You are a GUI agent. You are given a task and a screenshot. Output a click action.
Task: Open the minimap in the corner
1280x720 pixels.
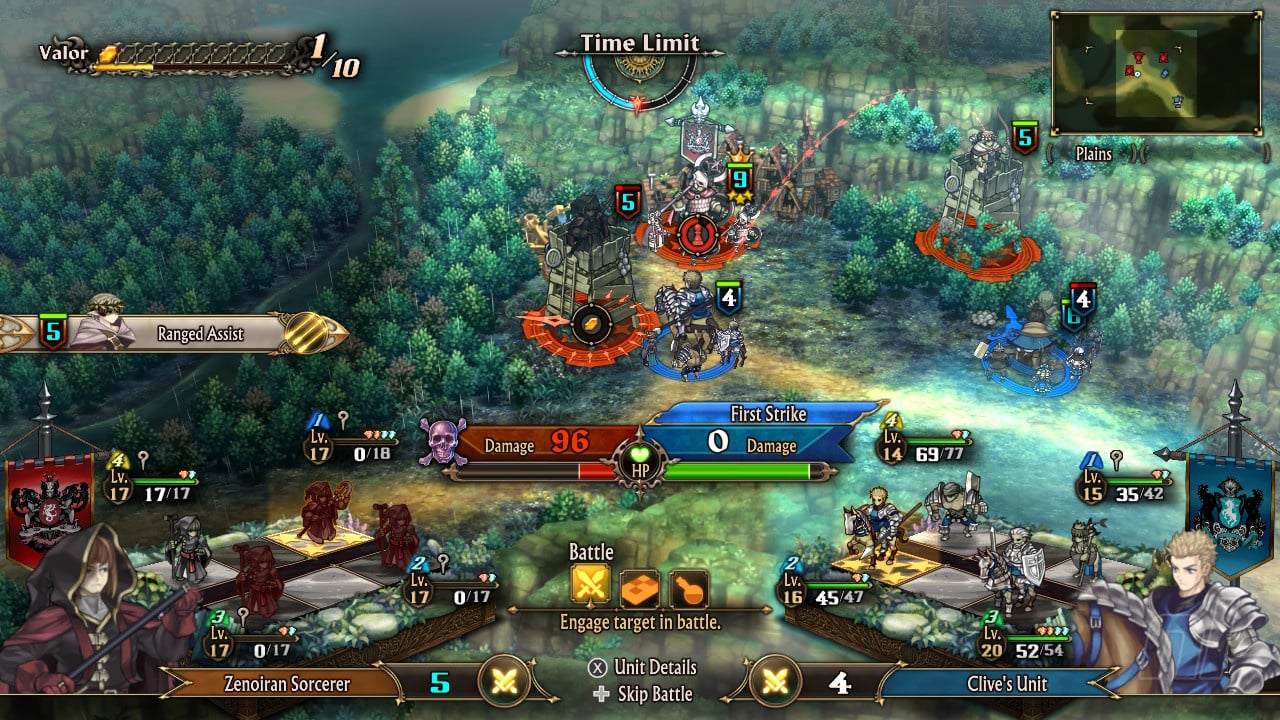click(1155, 72)
